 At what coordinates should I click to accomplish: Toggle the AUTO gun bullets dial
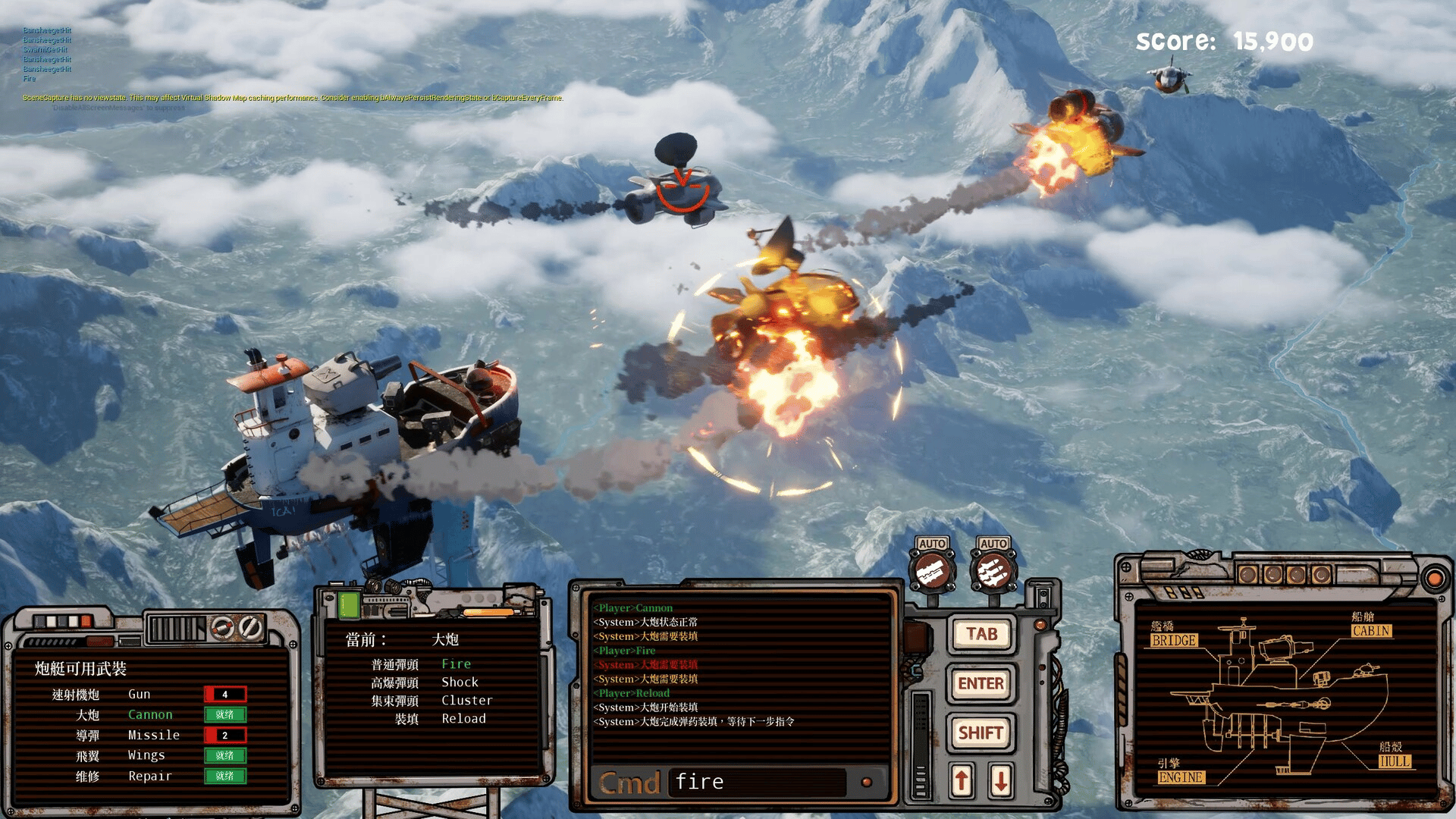pos(932,570)
